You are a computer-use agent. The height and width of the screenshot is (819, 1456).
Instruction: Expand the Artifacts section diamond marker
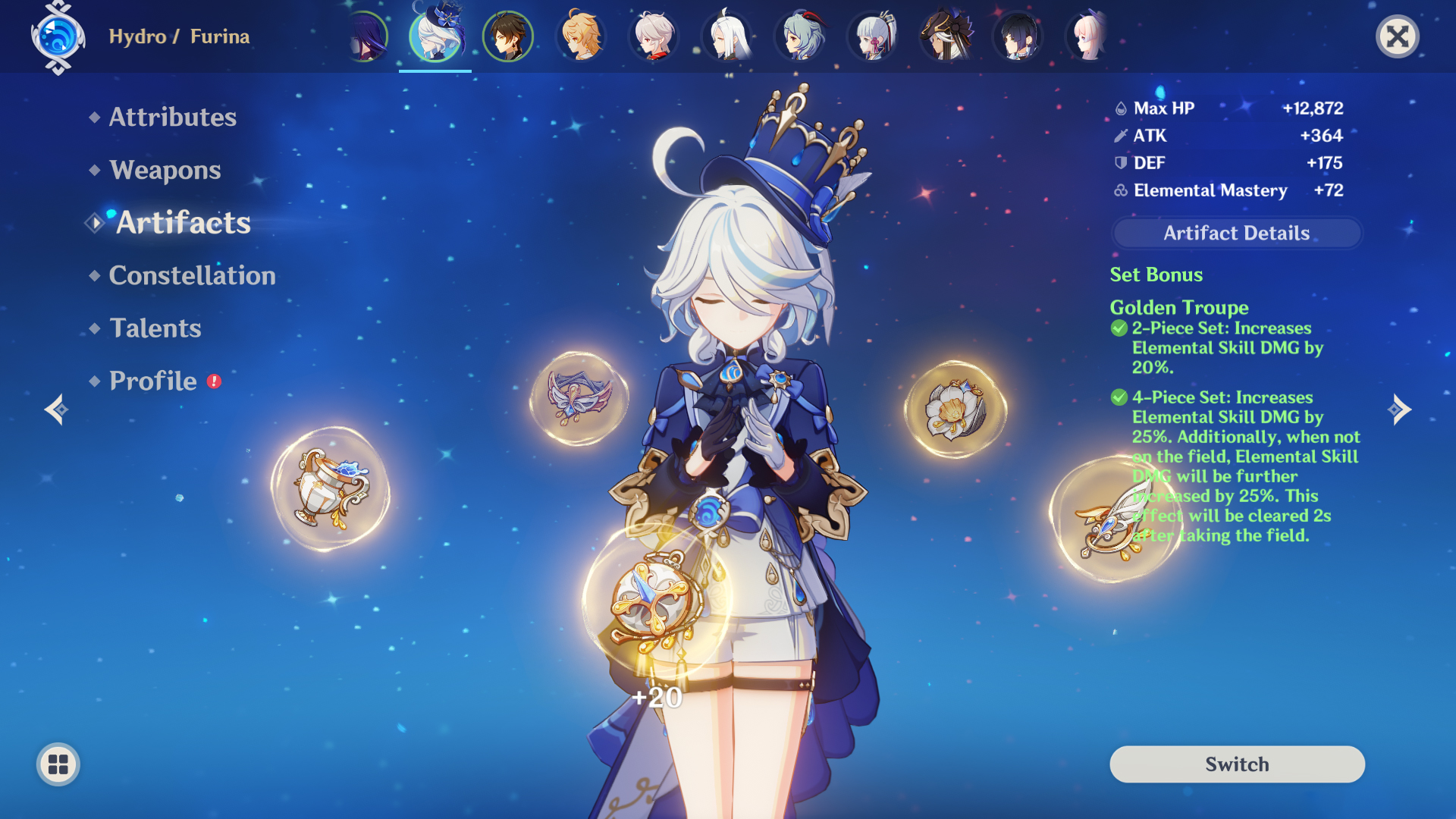tap(94, 223)
